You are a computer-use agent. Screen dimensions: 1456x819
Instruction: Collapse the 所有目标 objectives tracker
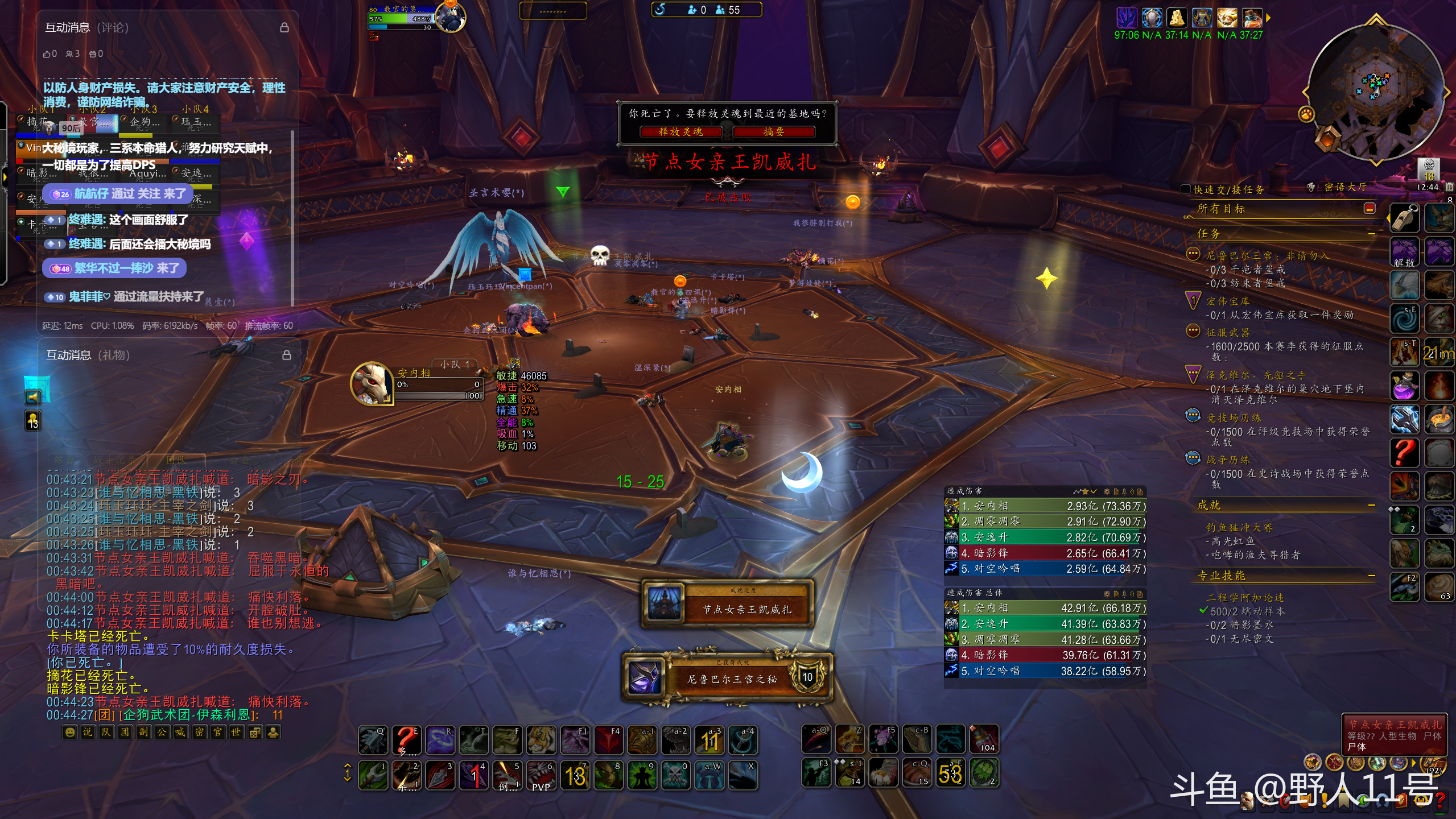1370,209
